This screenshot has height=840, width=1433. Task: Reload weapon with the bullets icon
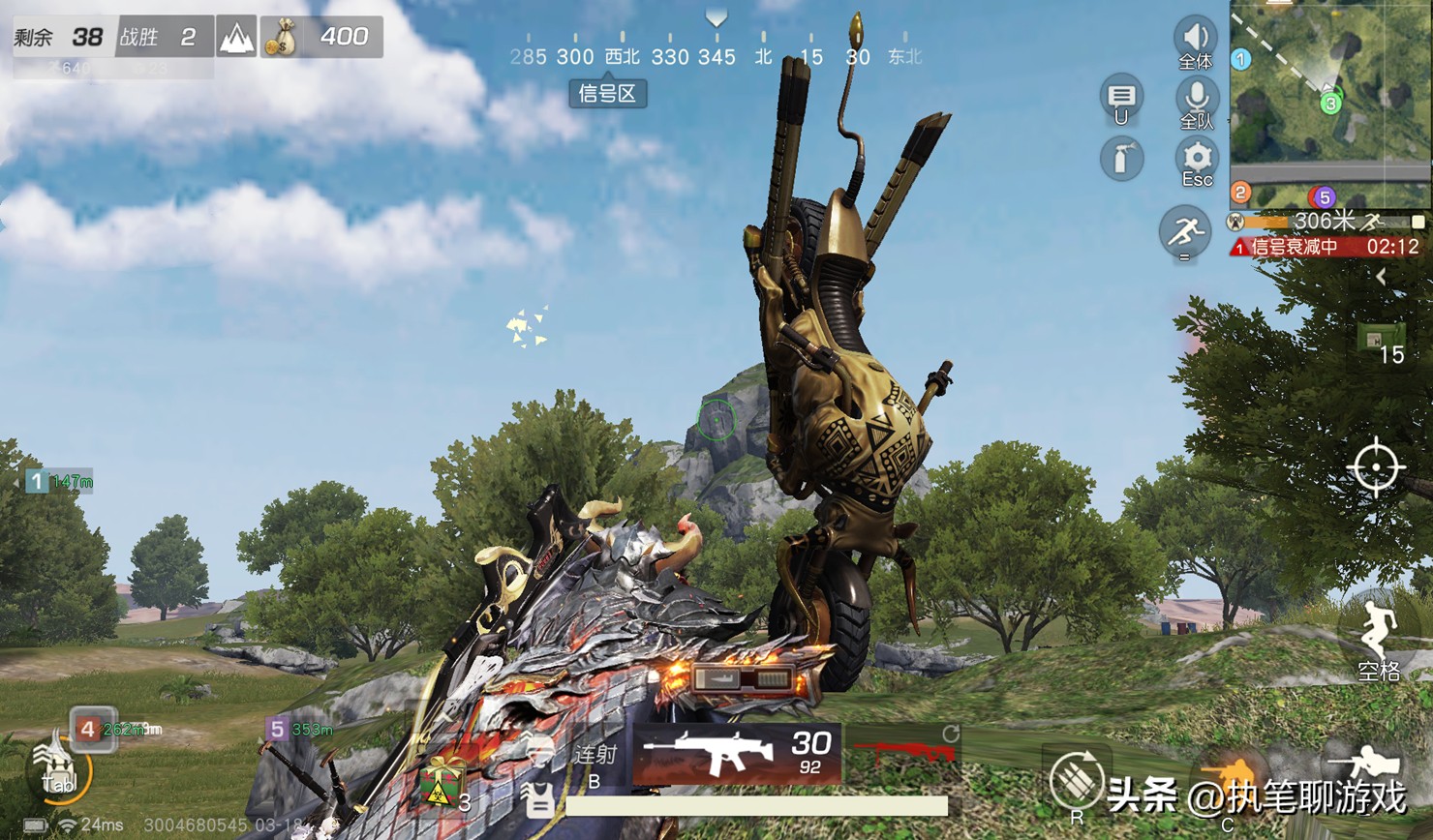(1076, 777)
